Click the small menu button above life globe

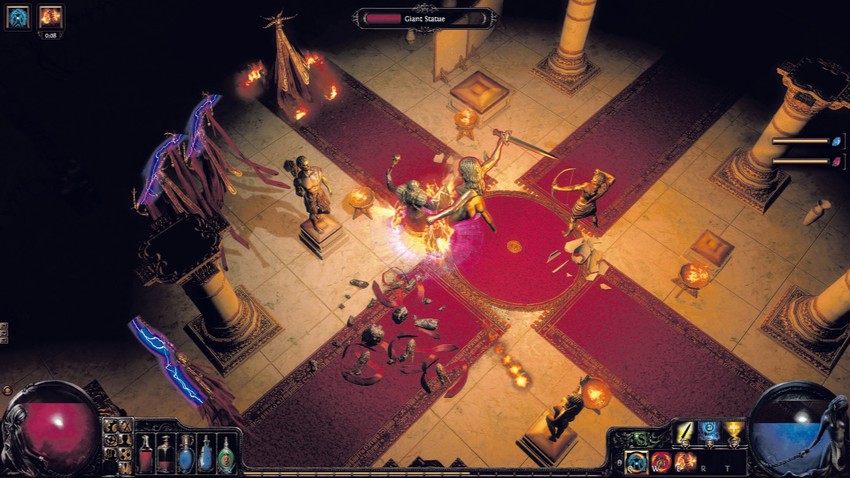pos(5,390)
